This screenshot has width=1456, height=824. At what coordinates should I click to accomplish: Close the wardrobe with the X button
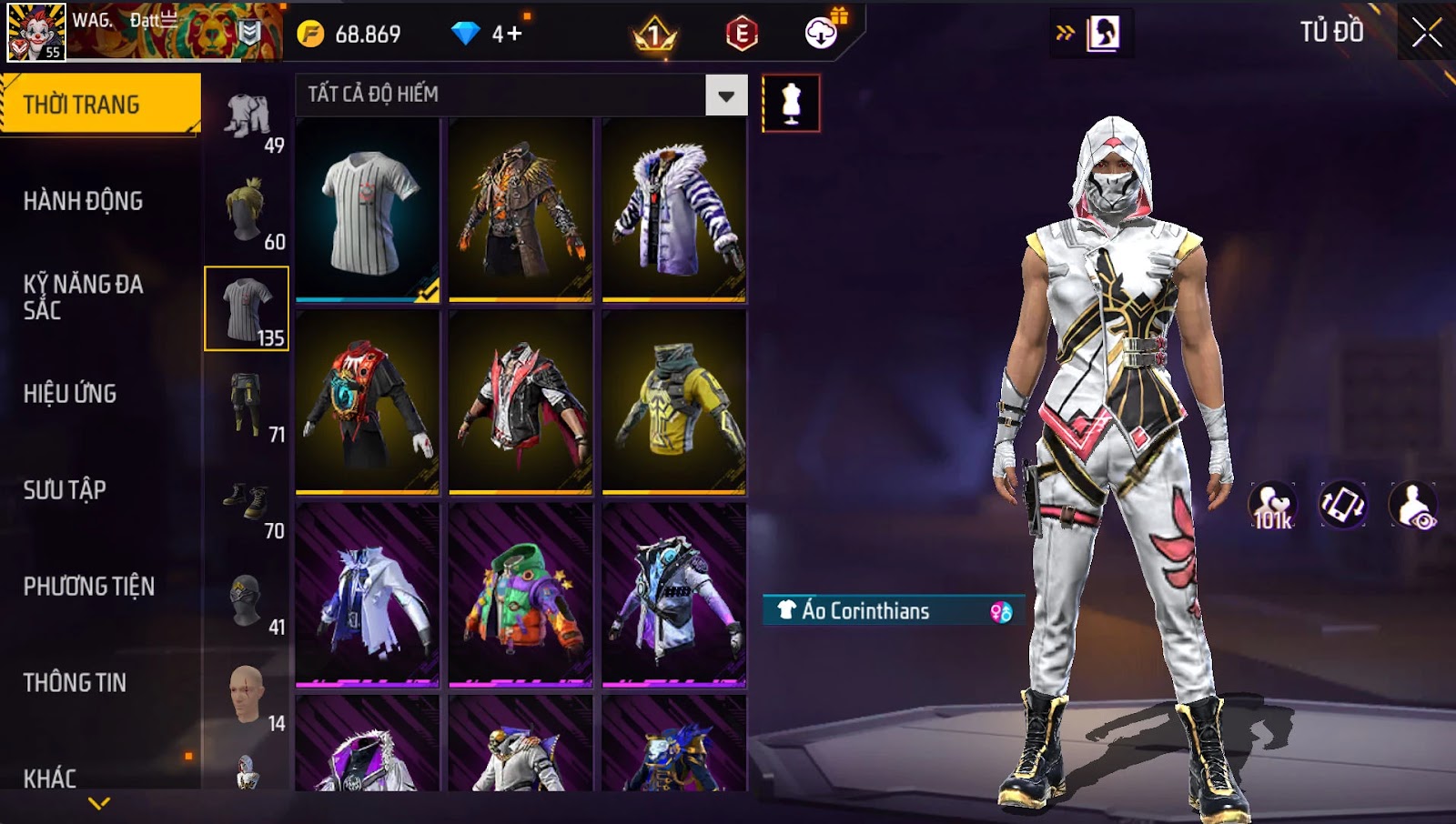pos(1426,33)
